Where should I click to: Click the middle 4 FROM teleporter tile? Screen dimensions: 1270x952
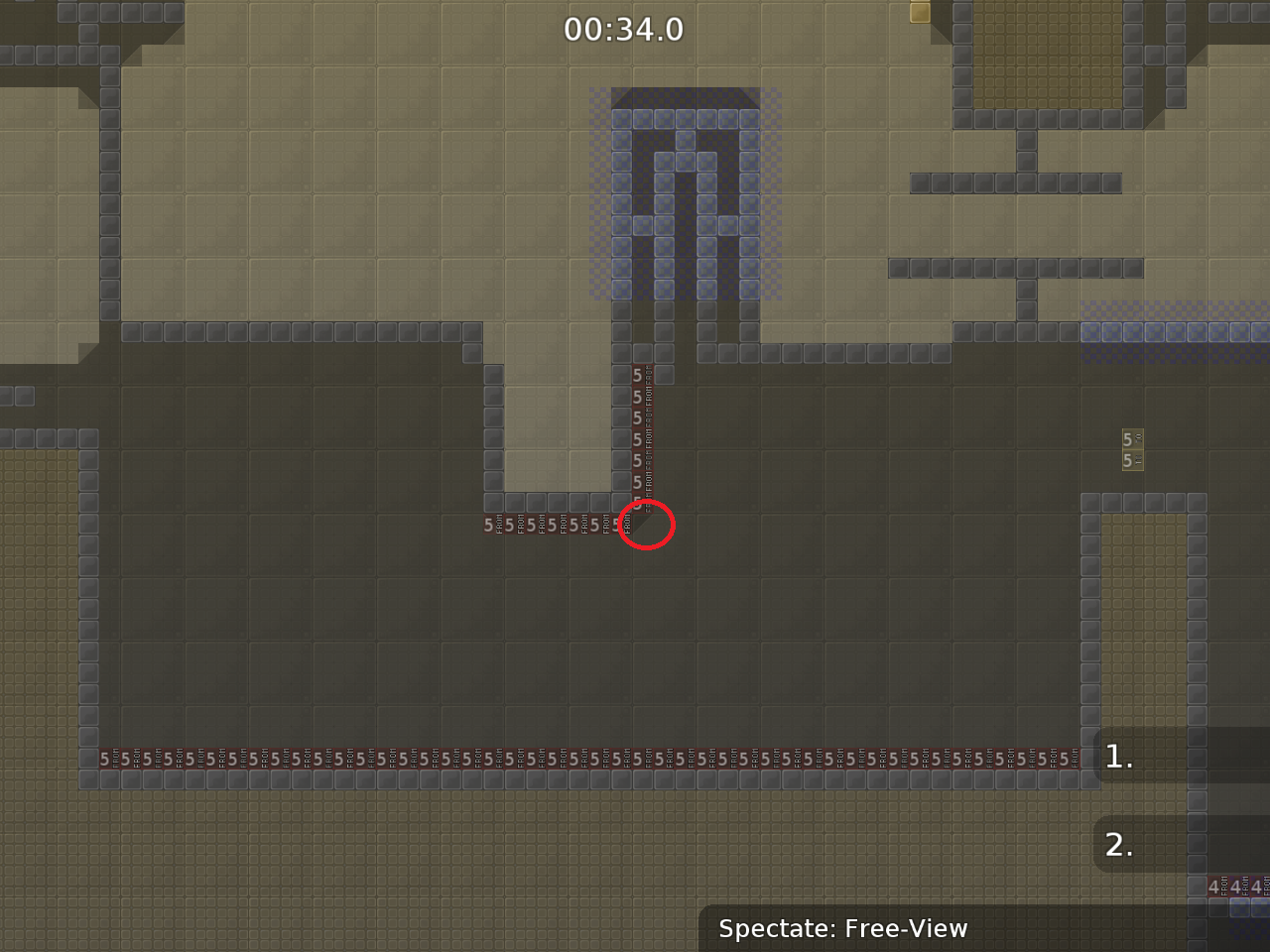(x=1238, y=888)
